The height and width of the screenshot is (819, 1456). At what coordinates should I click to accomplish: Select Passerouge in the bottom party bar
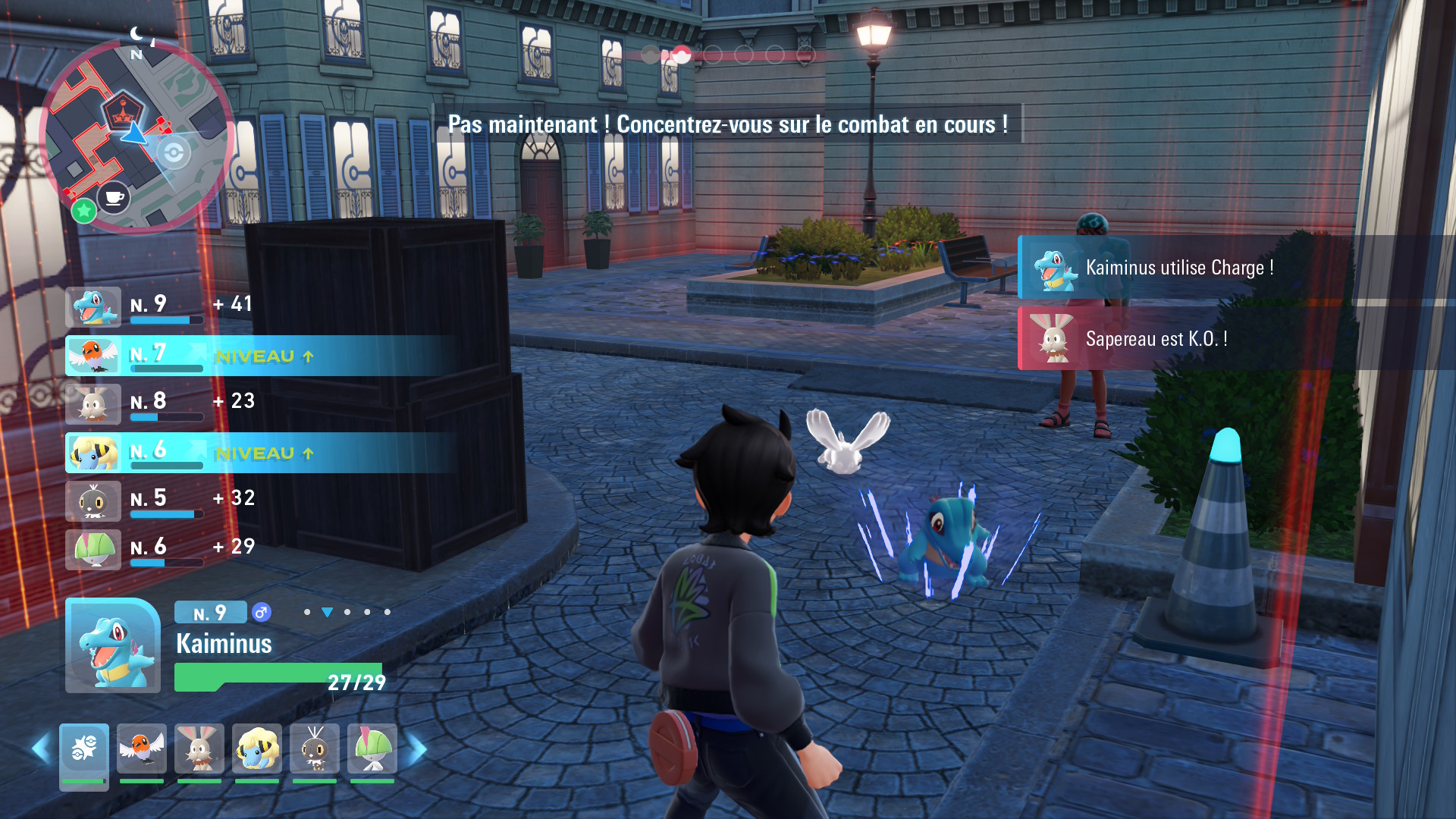[142, 748]
